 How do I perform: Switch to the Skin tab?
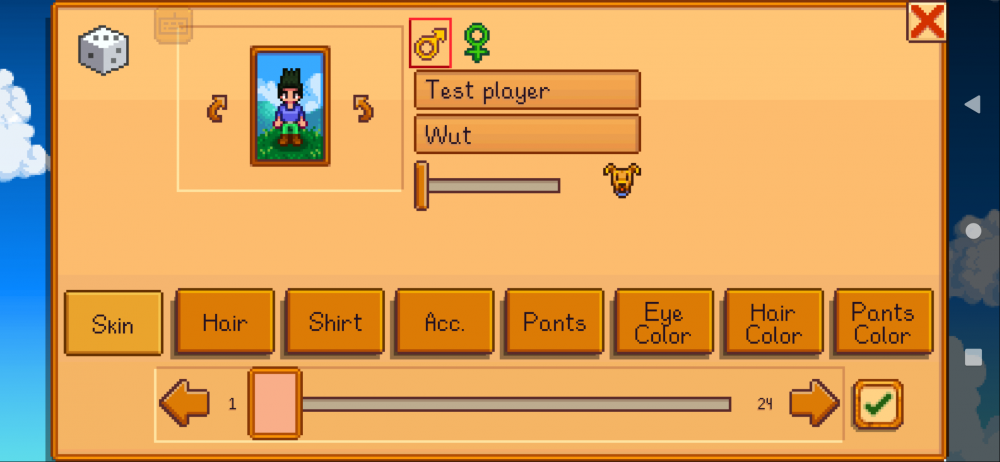click(114, 323)
